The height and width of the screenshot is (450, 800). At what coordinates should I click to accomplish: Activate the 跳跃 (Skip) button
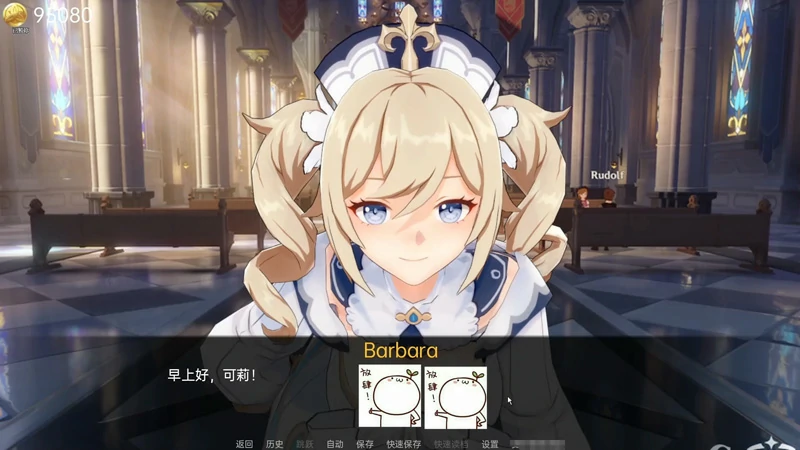(x=304, y=444)
